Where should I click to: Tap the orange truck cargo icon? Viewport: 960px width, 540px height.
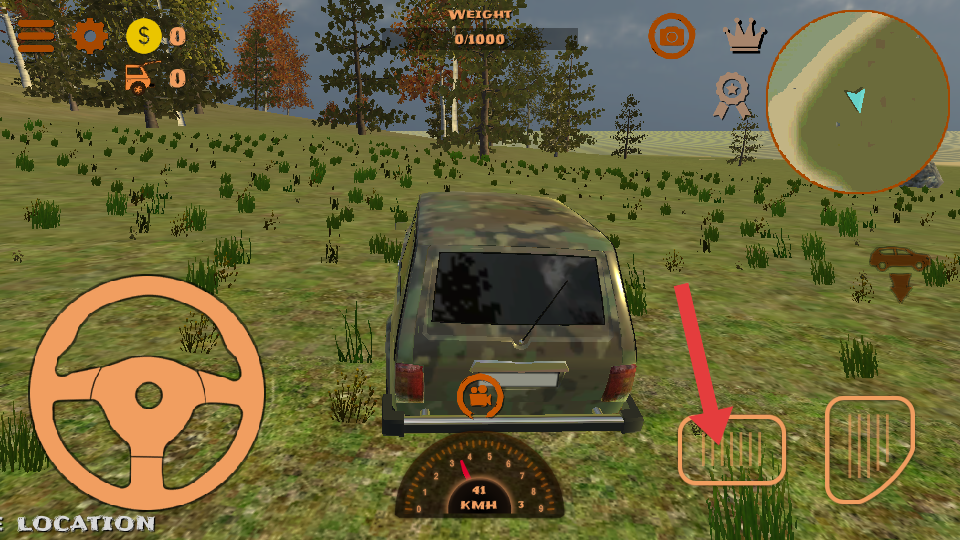[x=143, y=77]
